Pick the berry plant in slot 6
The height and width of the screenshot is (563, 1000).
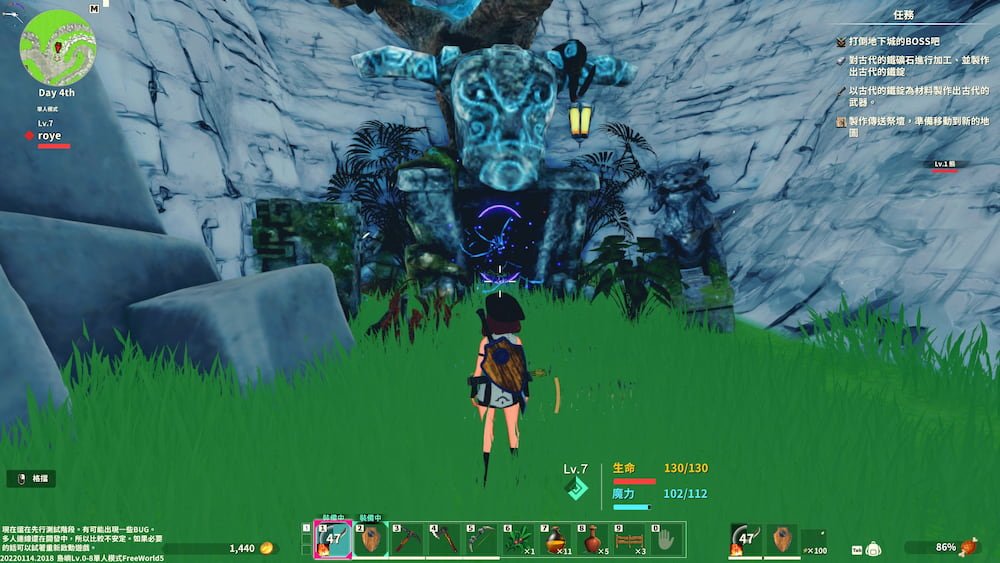point(520,541)
